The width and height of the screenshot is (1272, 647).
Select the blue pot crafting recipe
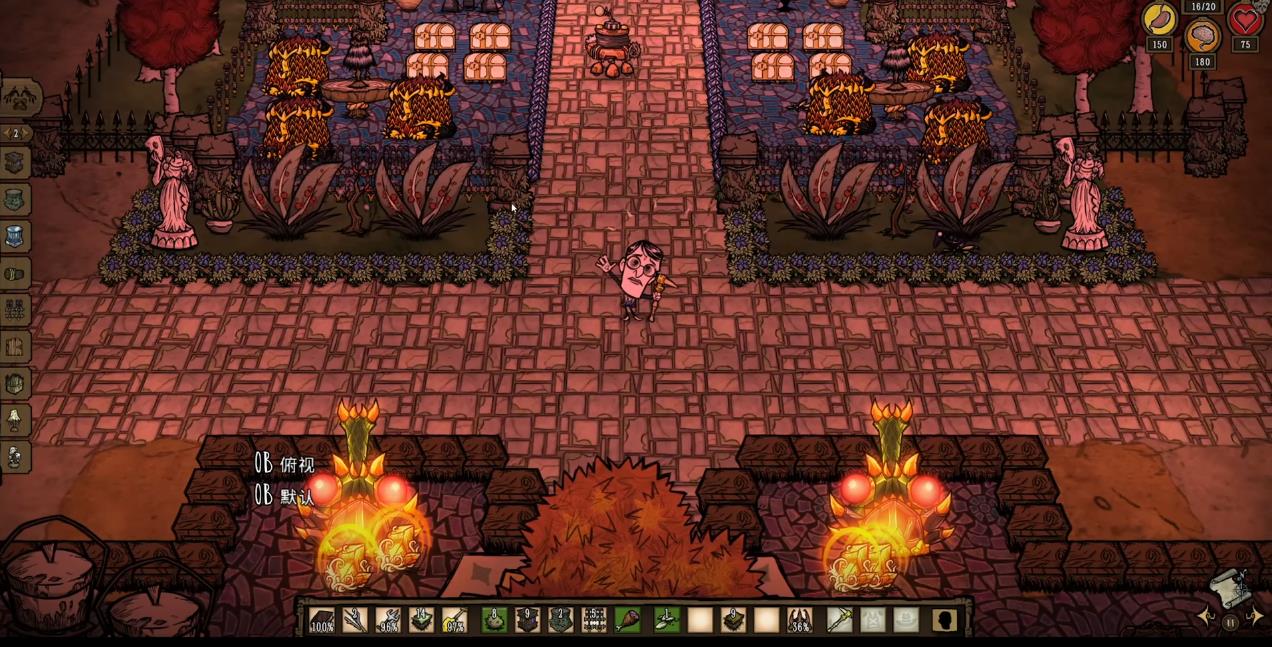click(x=15, y=237)
